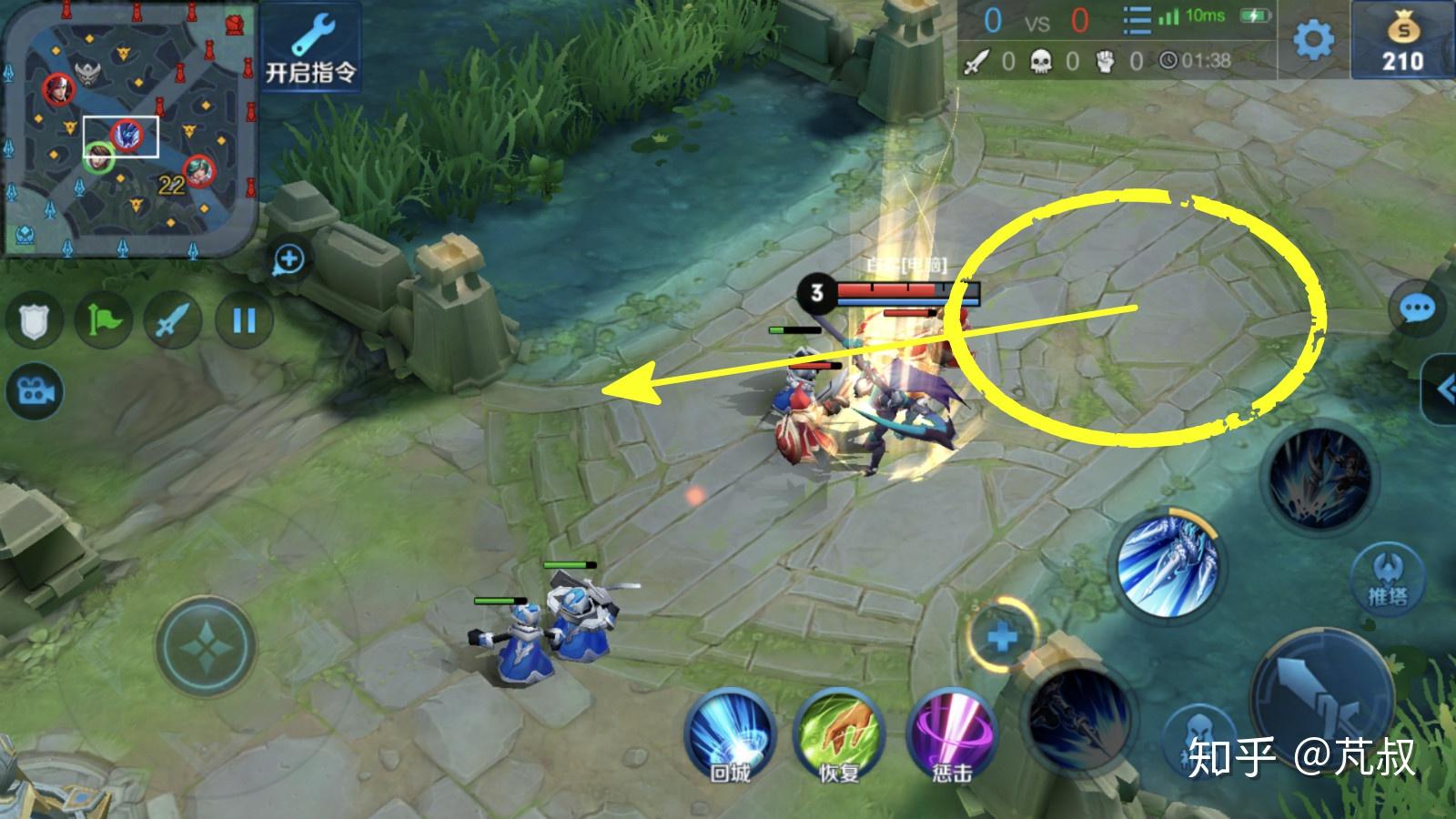The width and height of the screenshot is (1456, 819).
Task: Expand the right-side arrow panel
Action: click(x=1442, y=389)
